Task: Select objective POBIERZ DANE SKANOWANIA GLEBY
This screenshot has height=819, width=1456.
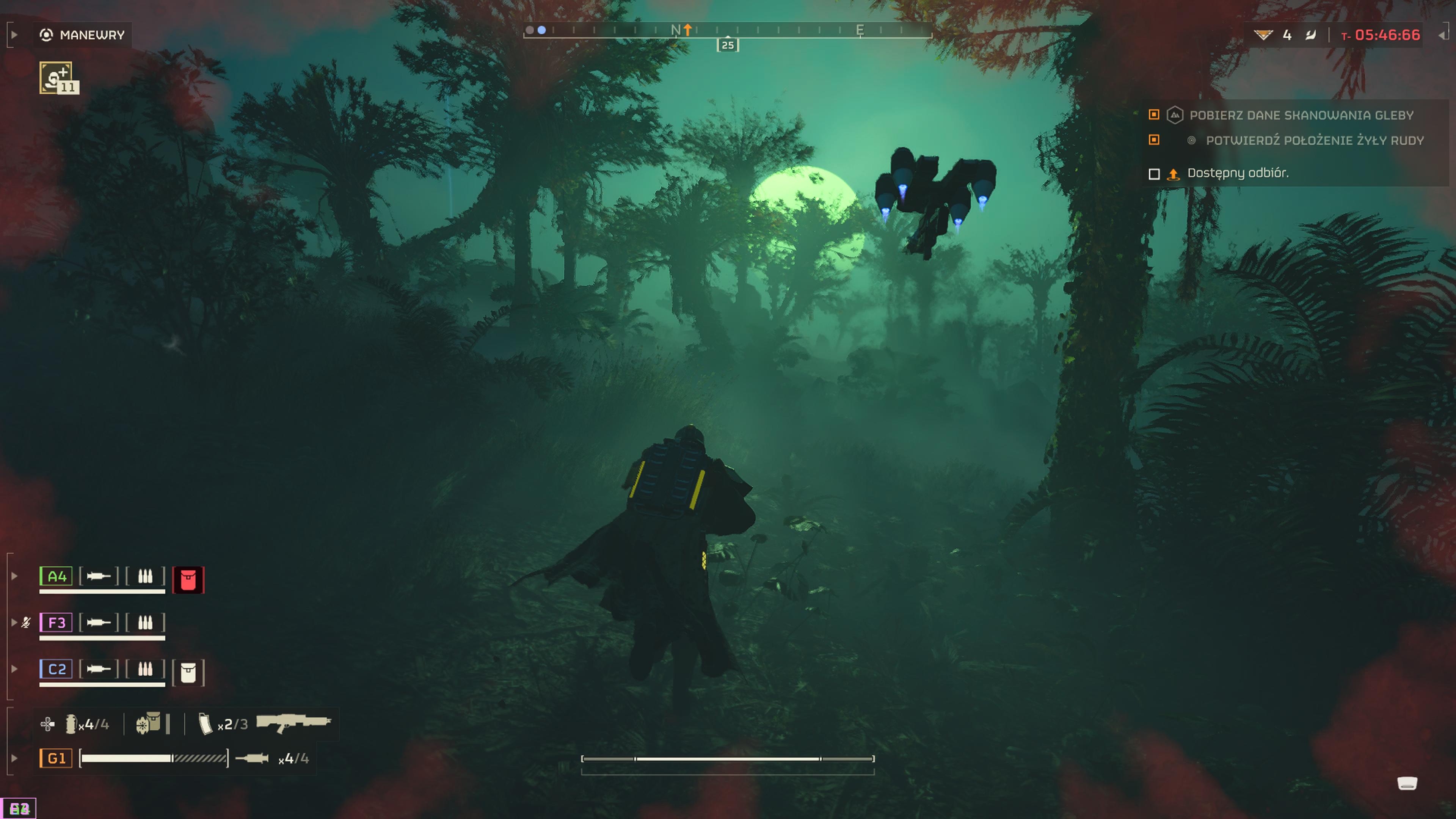Action: (x=1301, y=115)
